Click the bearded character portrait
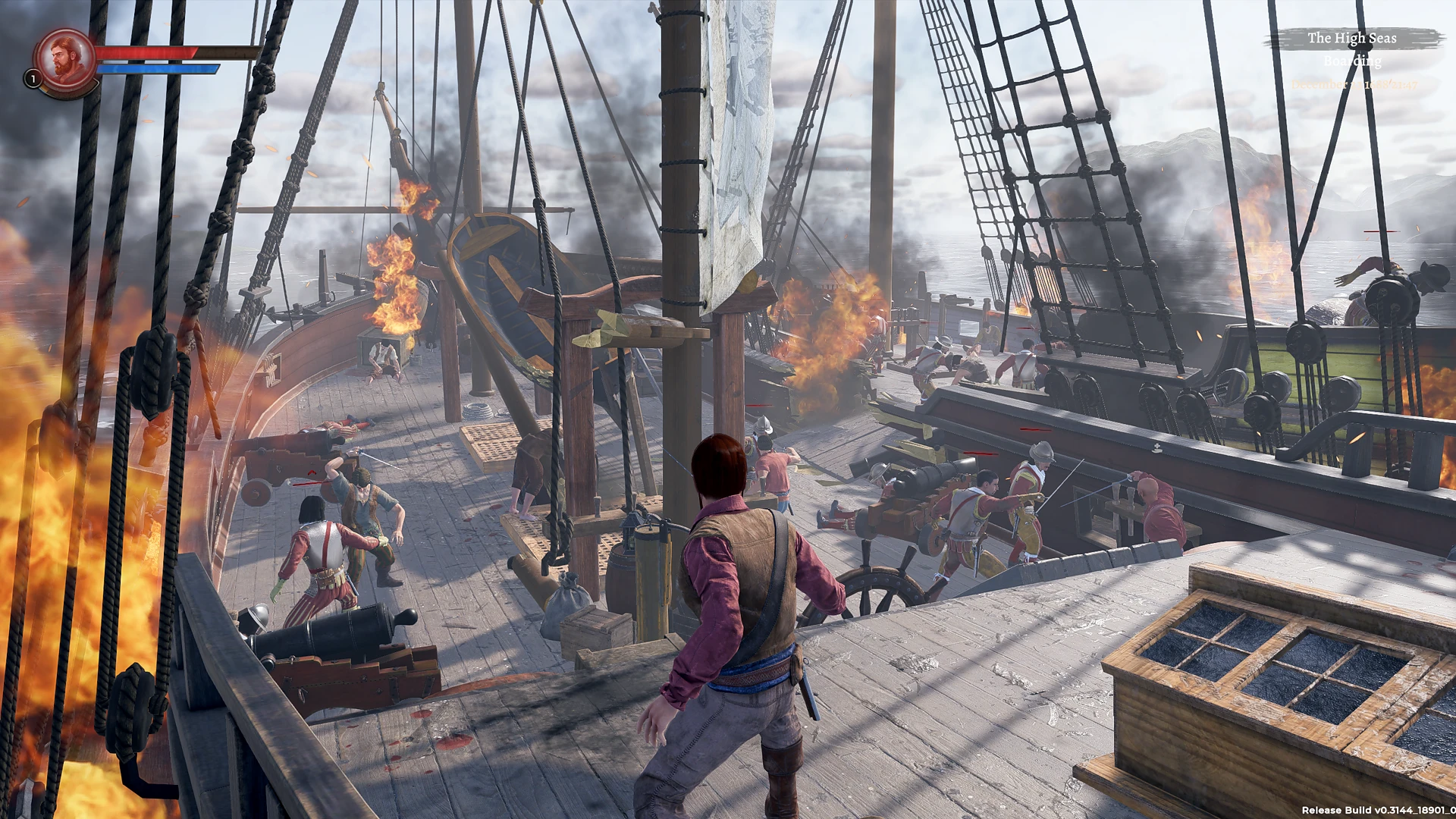 66,58
